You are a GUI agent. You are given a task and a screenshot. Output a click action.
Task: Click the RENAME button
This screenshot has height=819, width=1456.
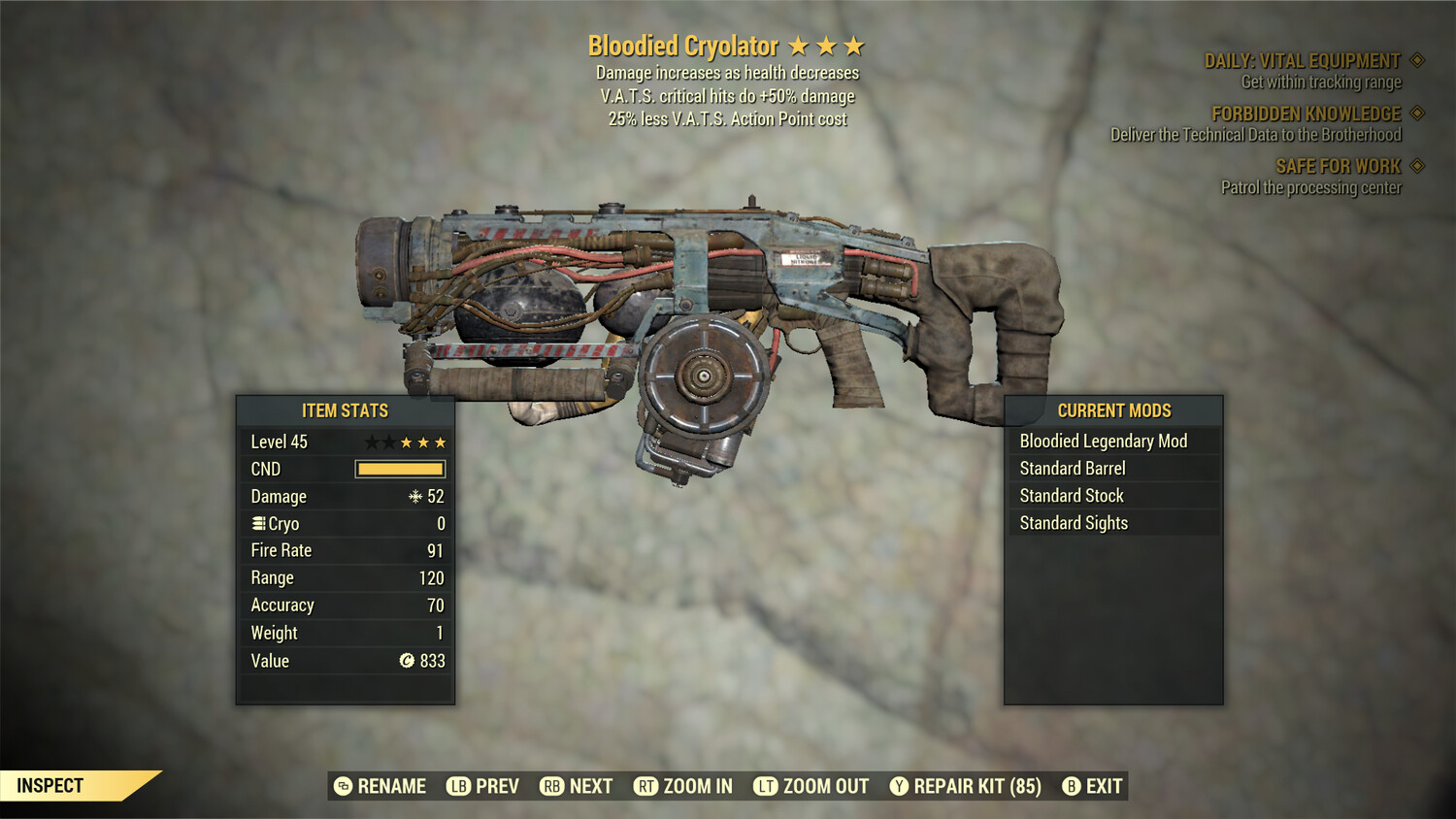[x=381, y=786]
